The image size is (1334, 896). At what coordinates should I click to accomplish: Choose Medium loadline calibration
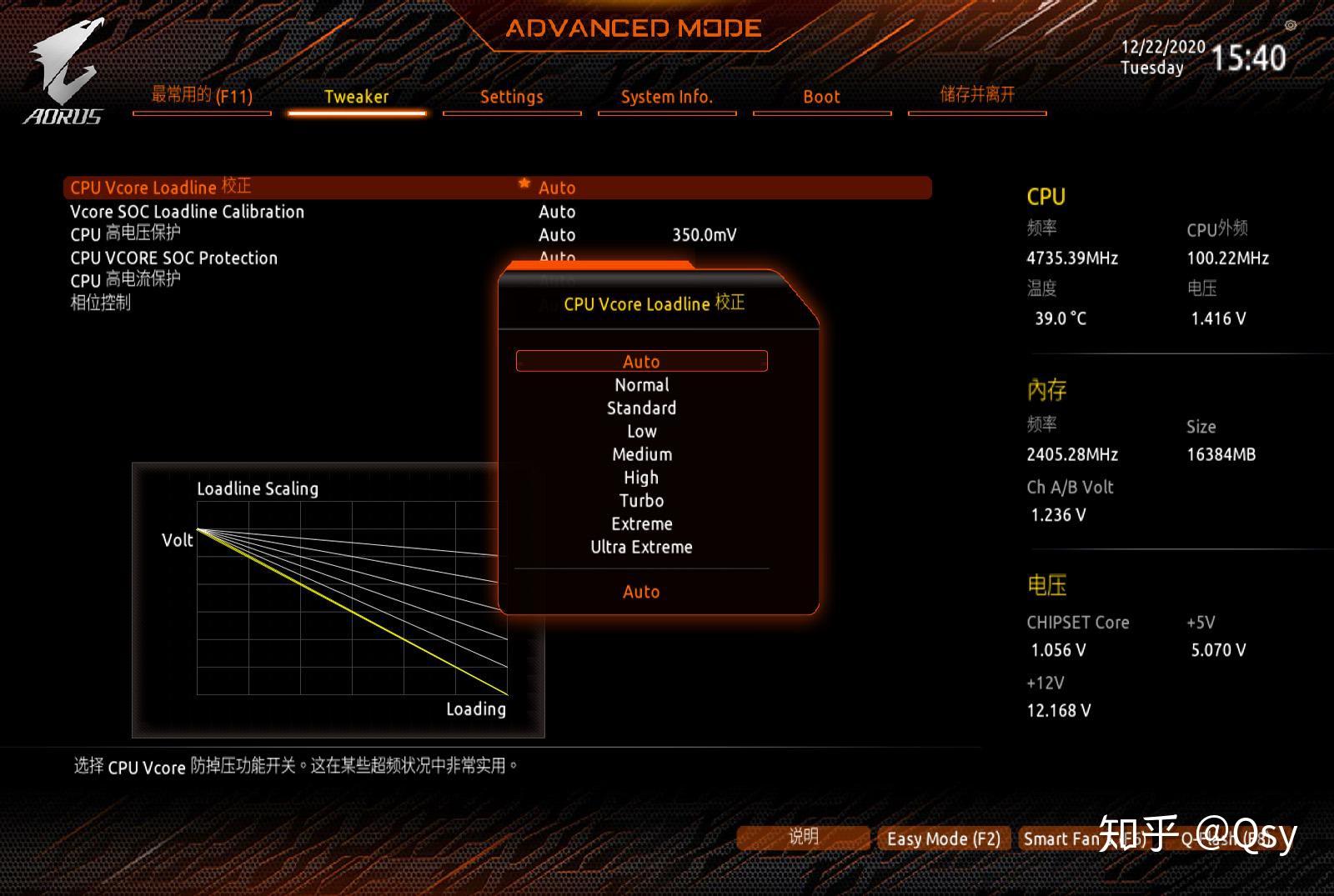[x=641, y=454]
